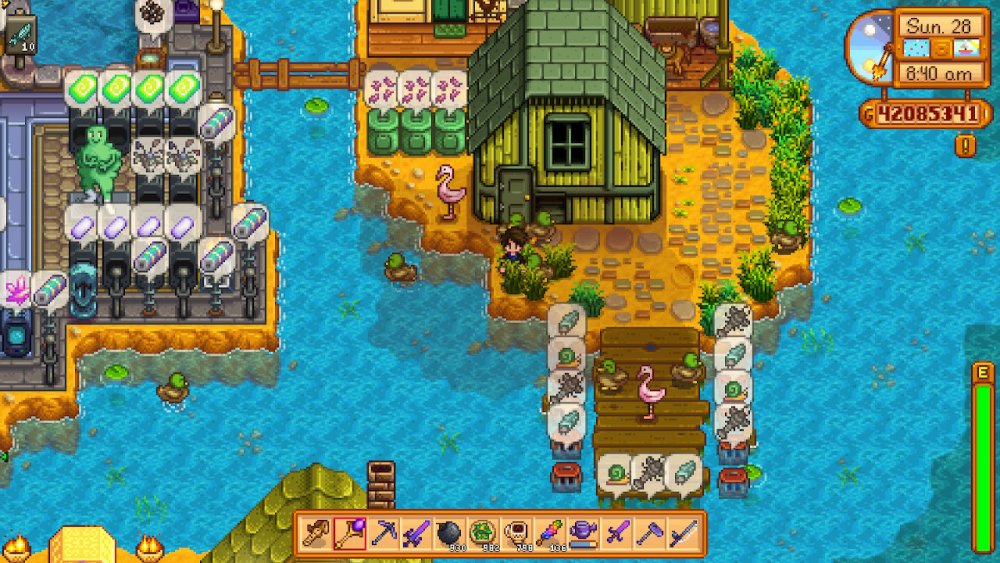Select the wooden flute in the hotbar
The image size is (1000, 563).
click(317, 533)
